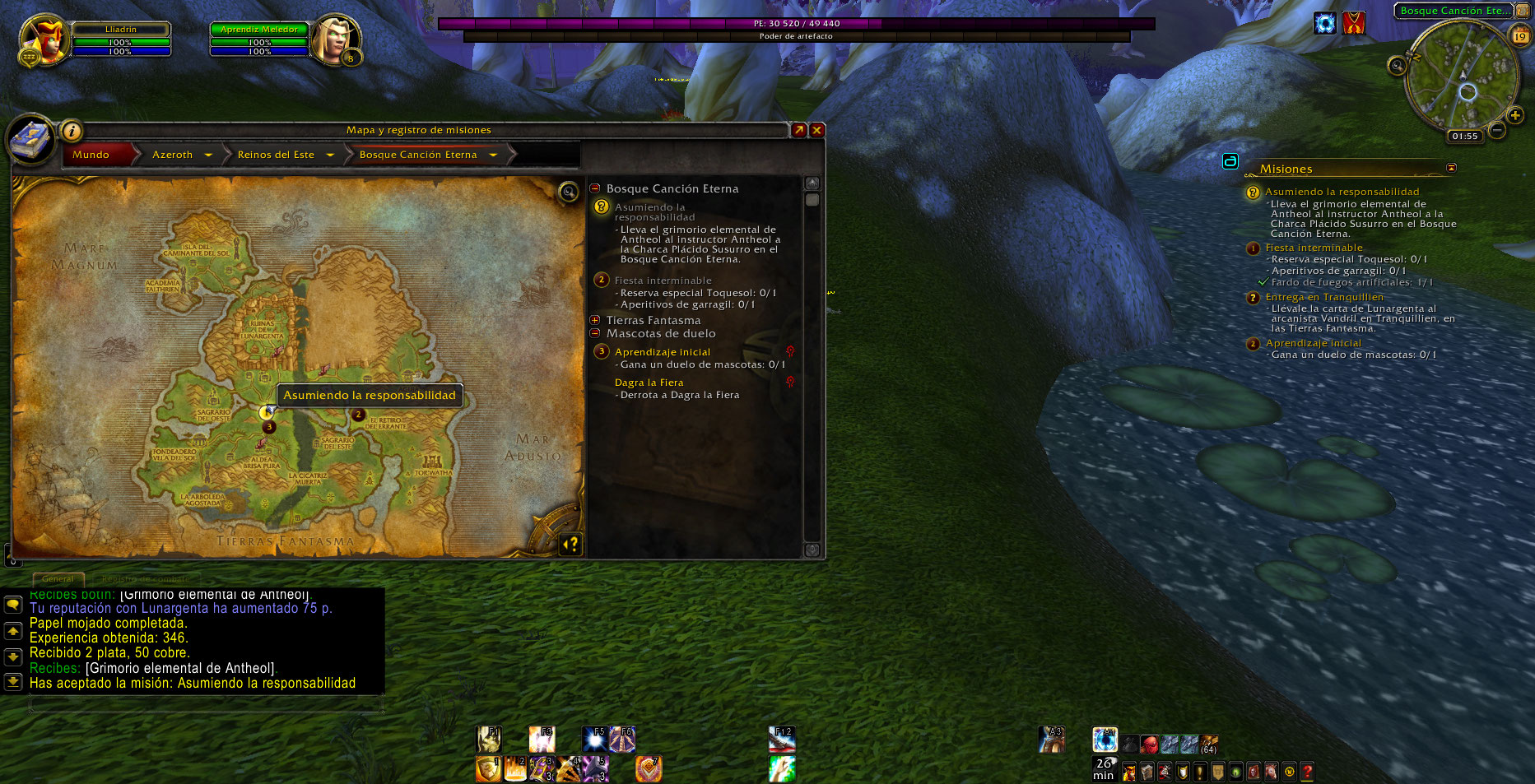Close the map and quest log window
Image resolution: width=1535 pixels, height=784 pixels.
click(816, 130)
